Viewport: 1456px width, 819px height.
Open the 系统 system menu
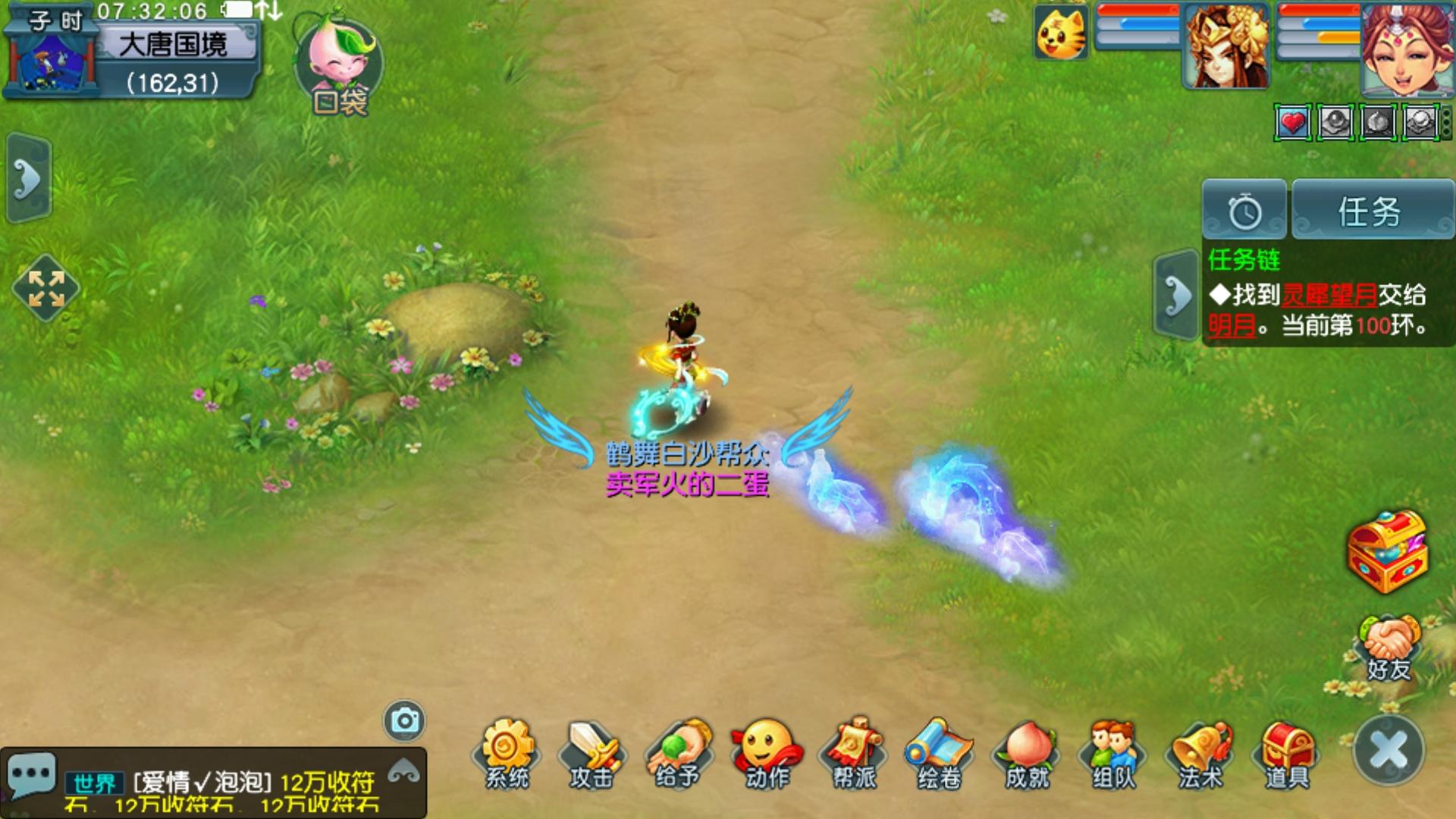click(507, 752)
